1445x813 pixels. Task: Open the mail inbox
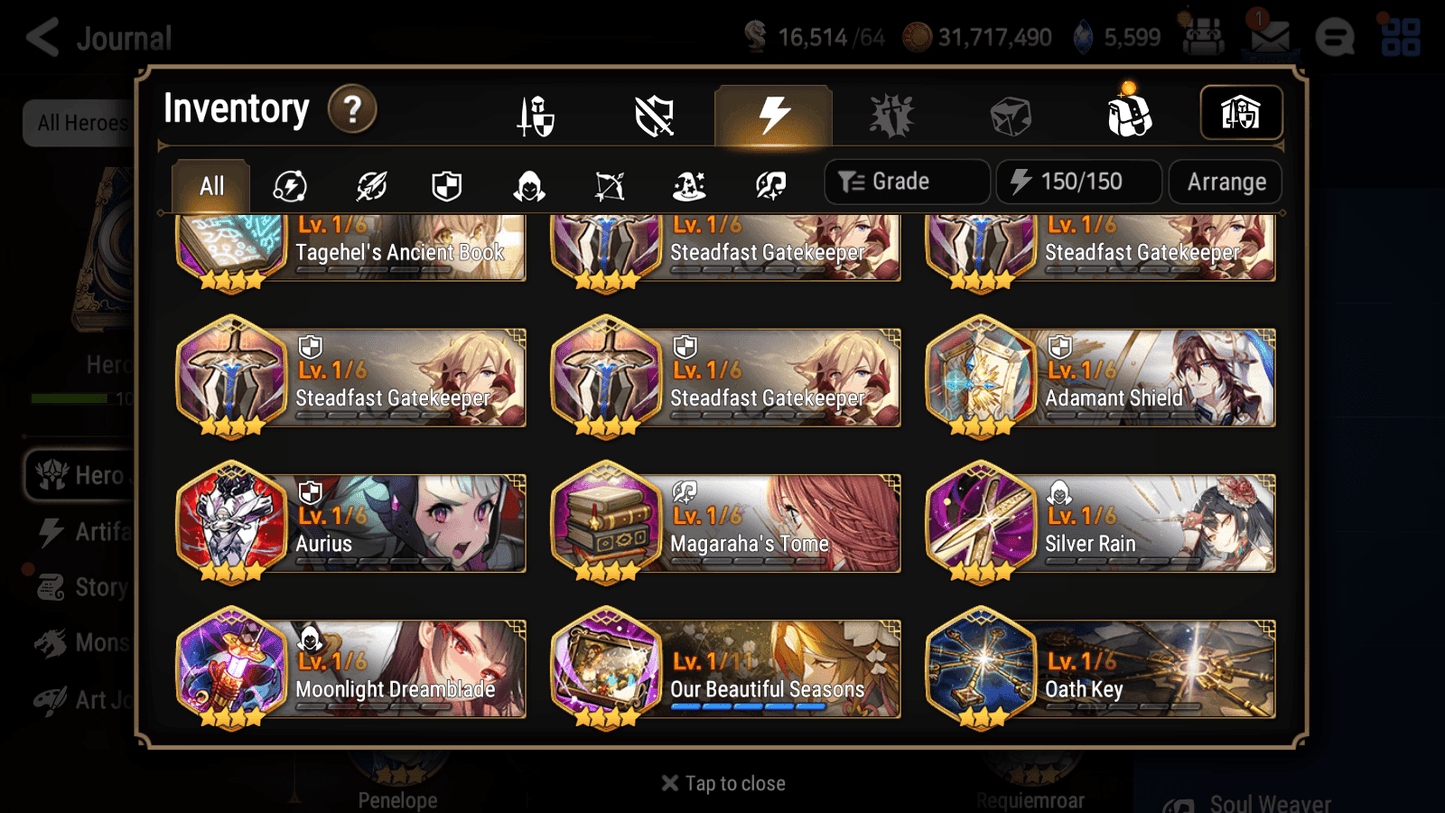(x=1269, y=36)
